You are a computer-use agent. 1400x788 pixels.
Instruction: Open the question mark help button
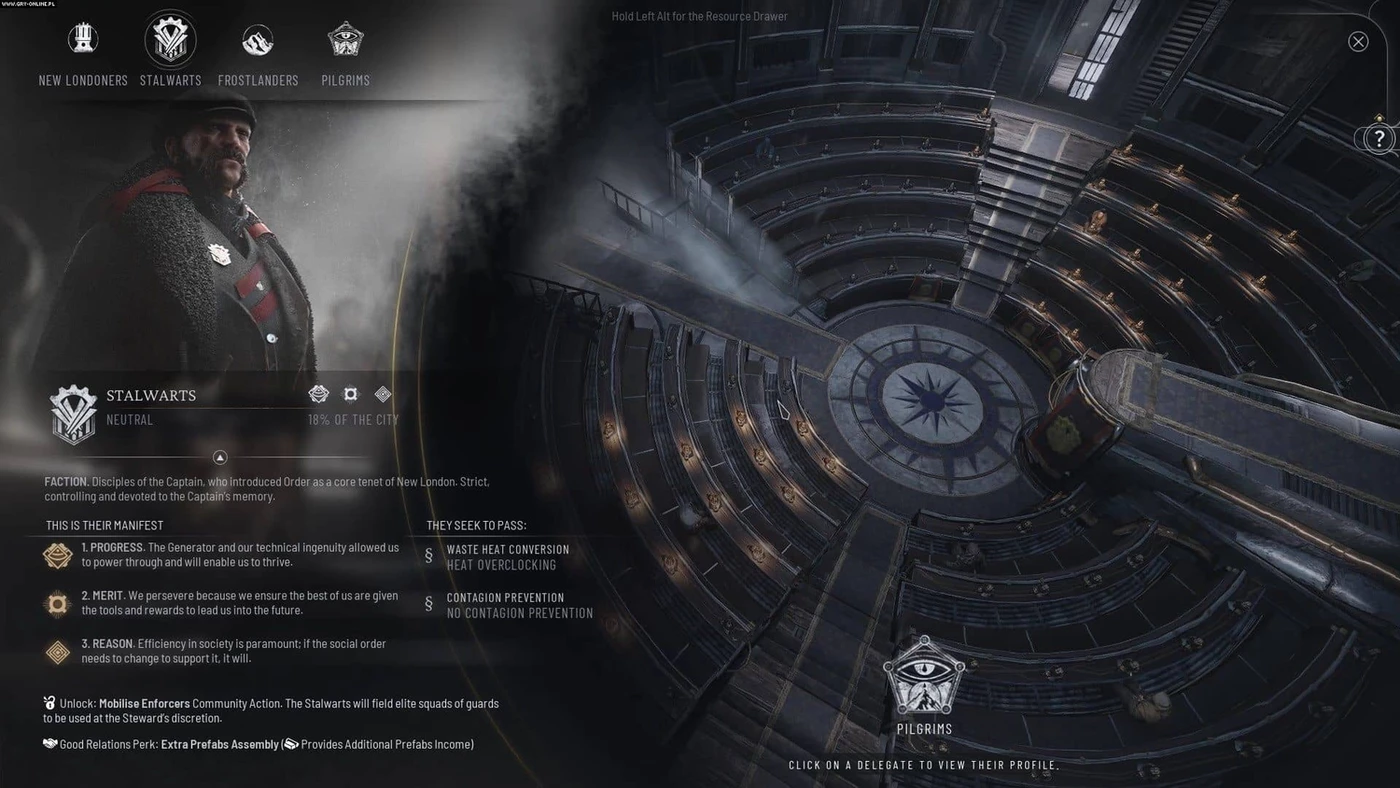[x=1379, y=139]
